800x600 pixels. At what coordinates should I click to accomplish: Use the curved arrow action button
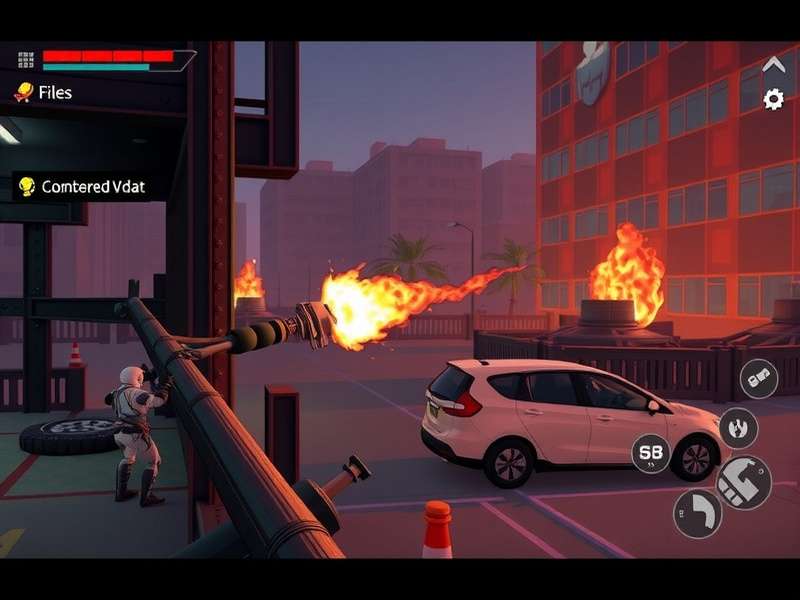tap(697, 513)
